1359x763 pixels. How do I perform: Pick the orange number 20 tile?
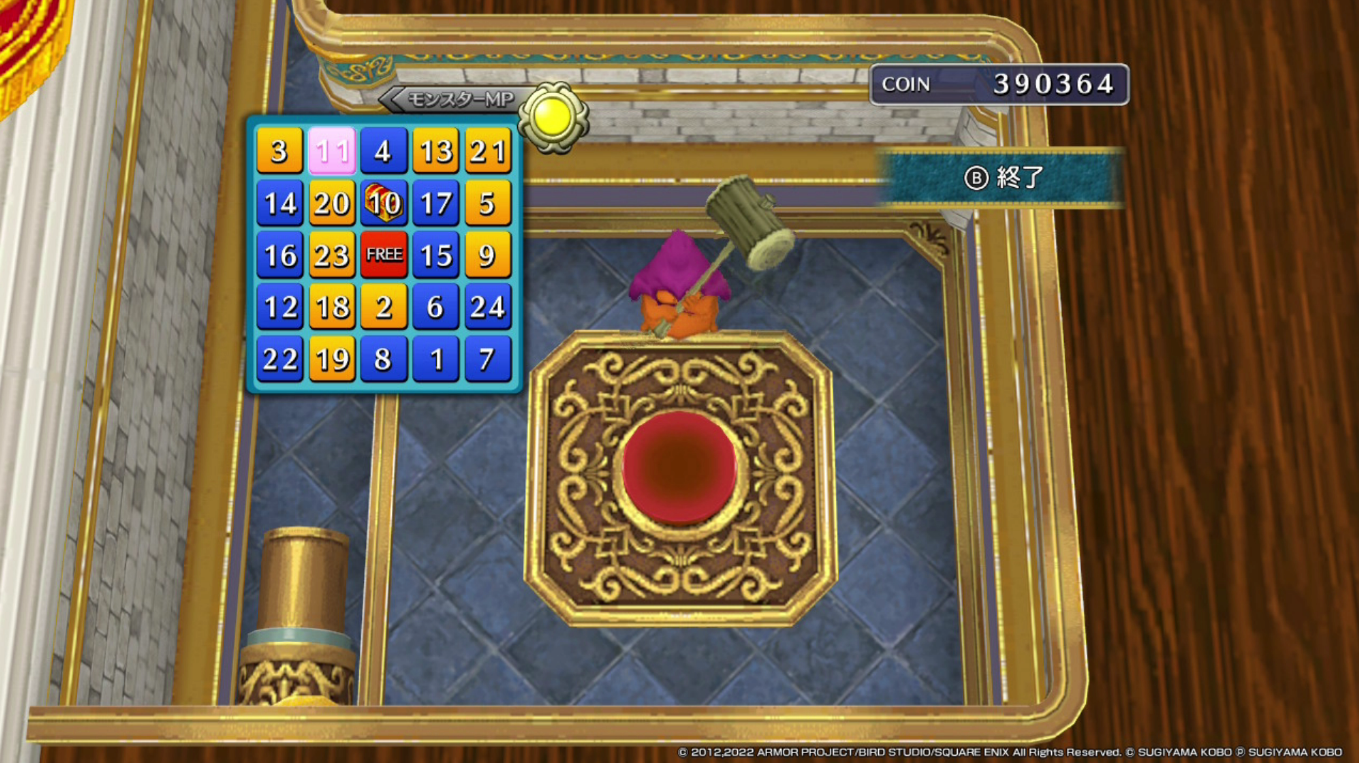pos(331,203)
